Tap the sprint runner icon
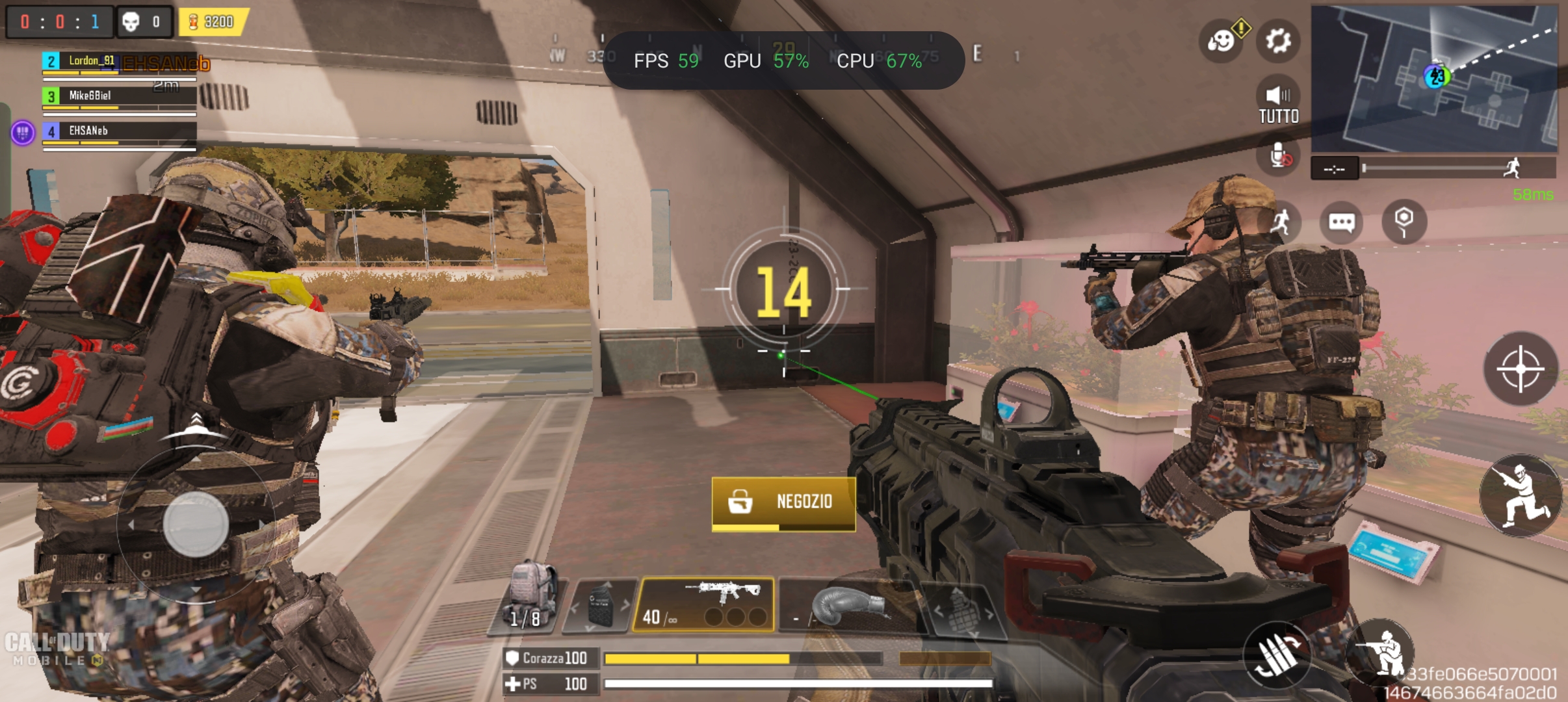Image resolution: width=1568 pixels, height=702 pixels. click(1281, 223)
